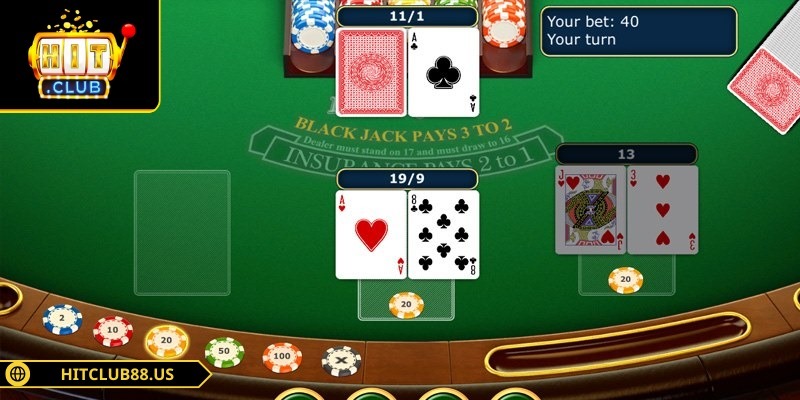Select the Ace-and-8 hand showing 19/9

[x=407, y=235]
